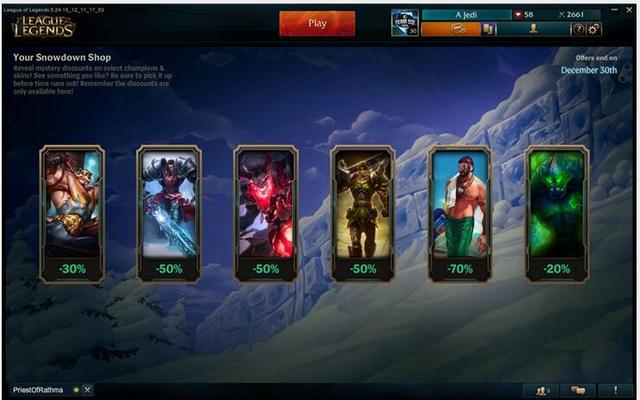View the summoner profile silhouette button
Image resolution: width=640 pixels, height=400 pixels.
coord(533,29)
